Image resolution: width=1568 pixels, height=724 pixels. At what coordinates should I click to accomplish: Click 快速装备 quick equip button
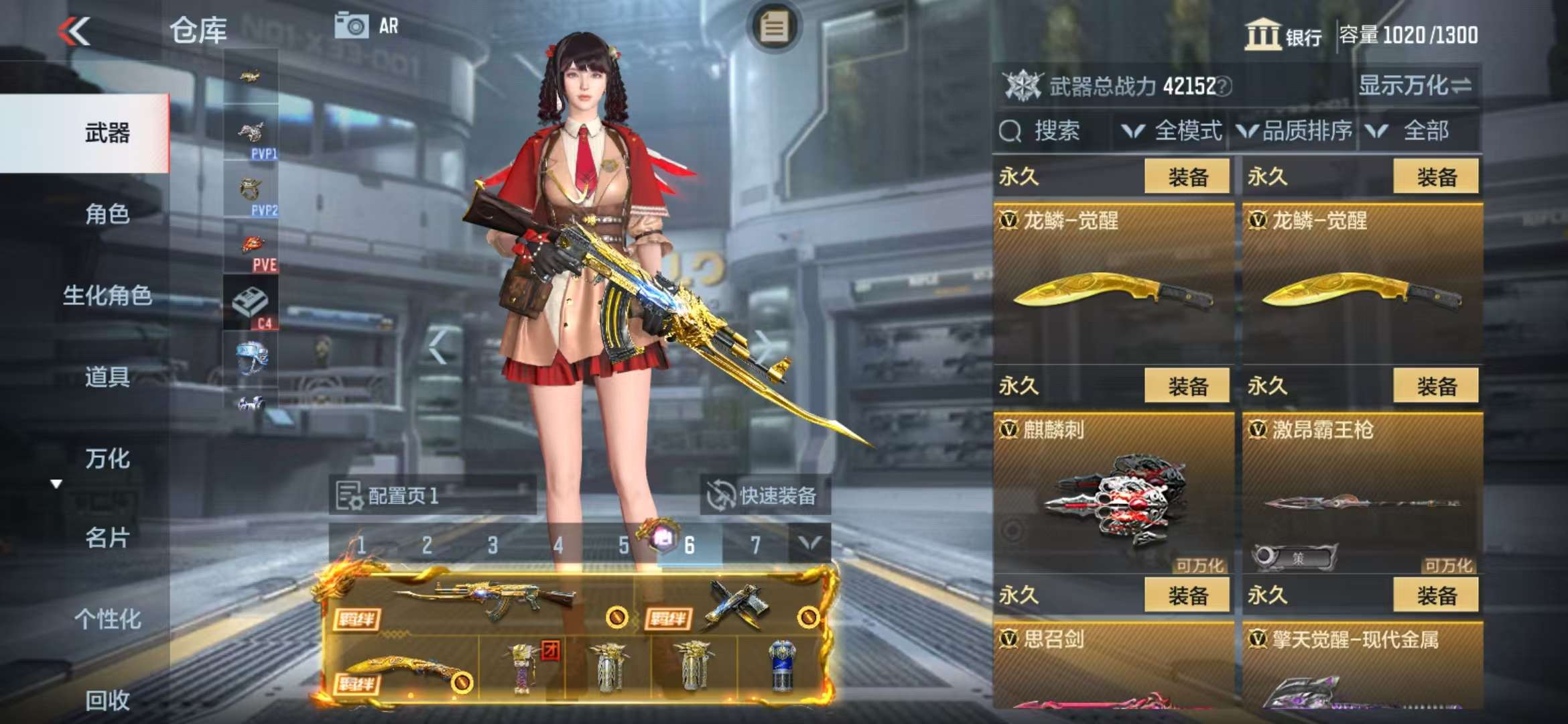point(764,496)
